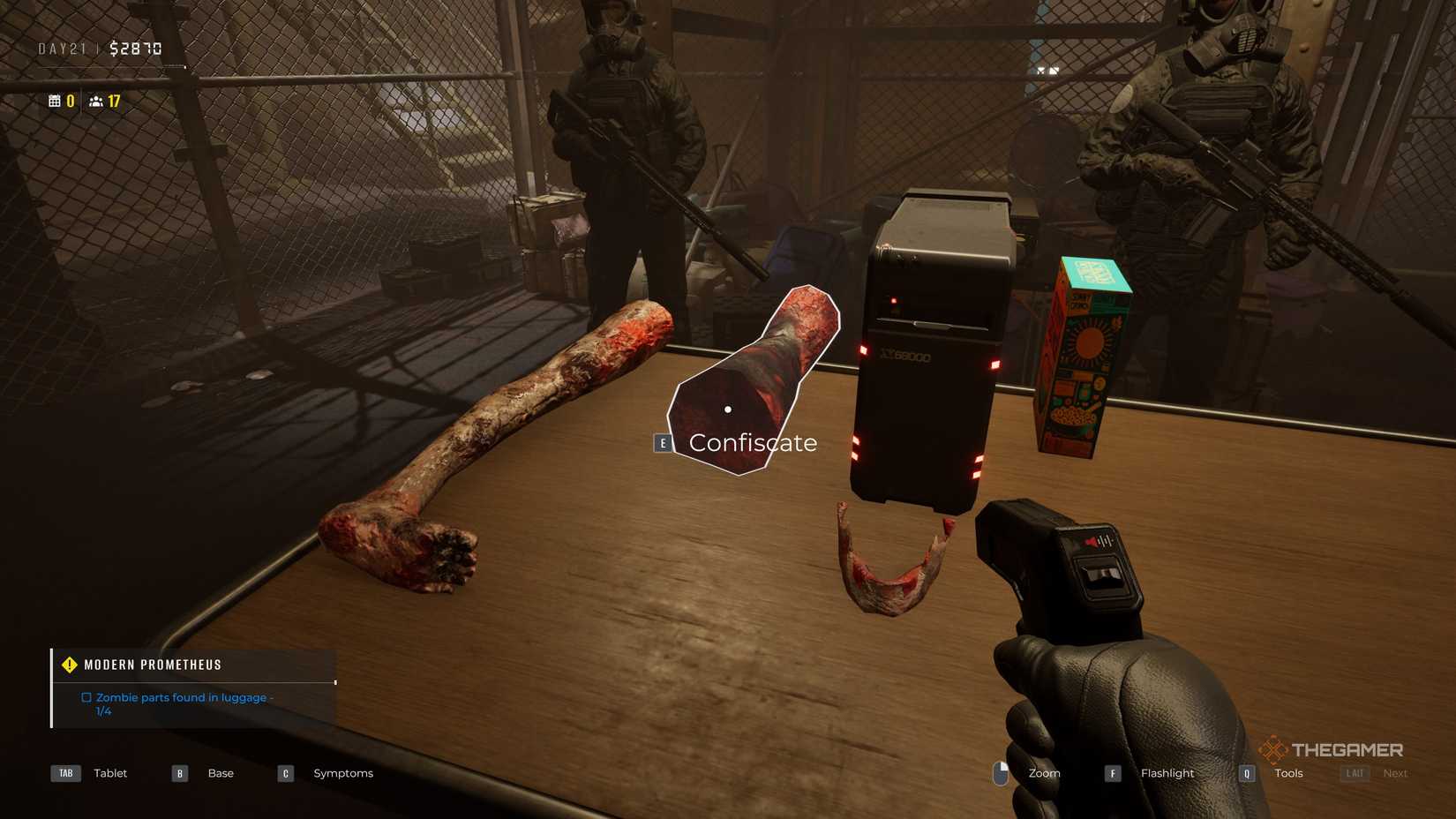Click the yellow warning diamond on the quest panel
This screenshot has height=819, width=1456.
[x=70, y=664]
